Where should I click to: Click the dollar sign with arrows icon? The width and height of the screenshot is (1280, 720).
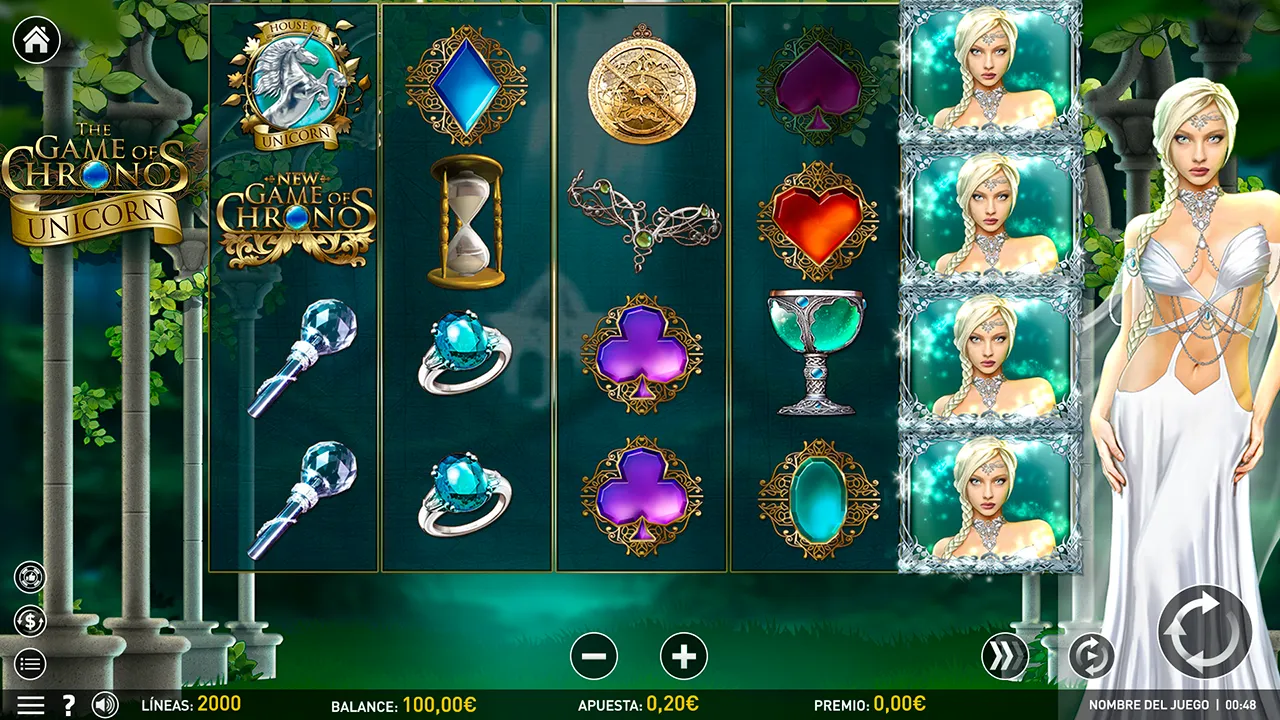(30, 621)
